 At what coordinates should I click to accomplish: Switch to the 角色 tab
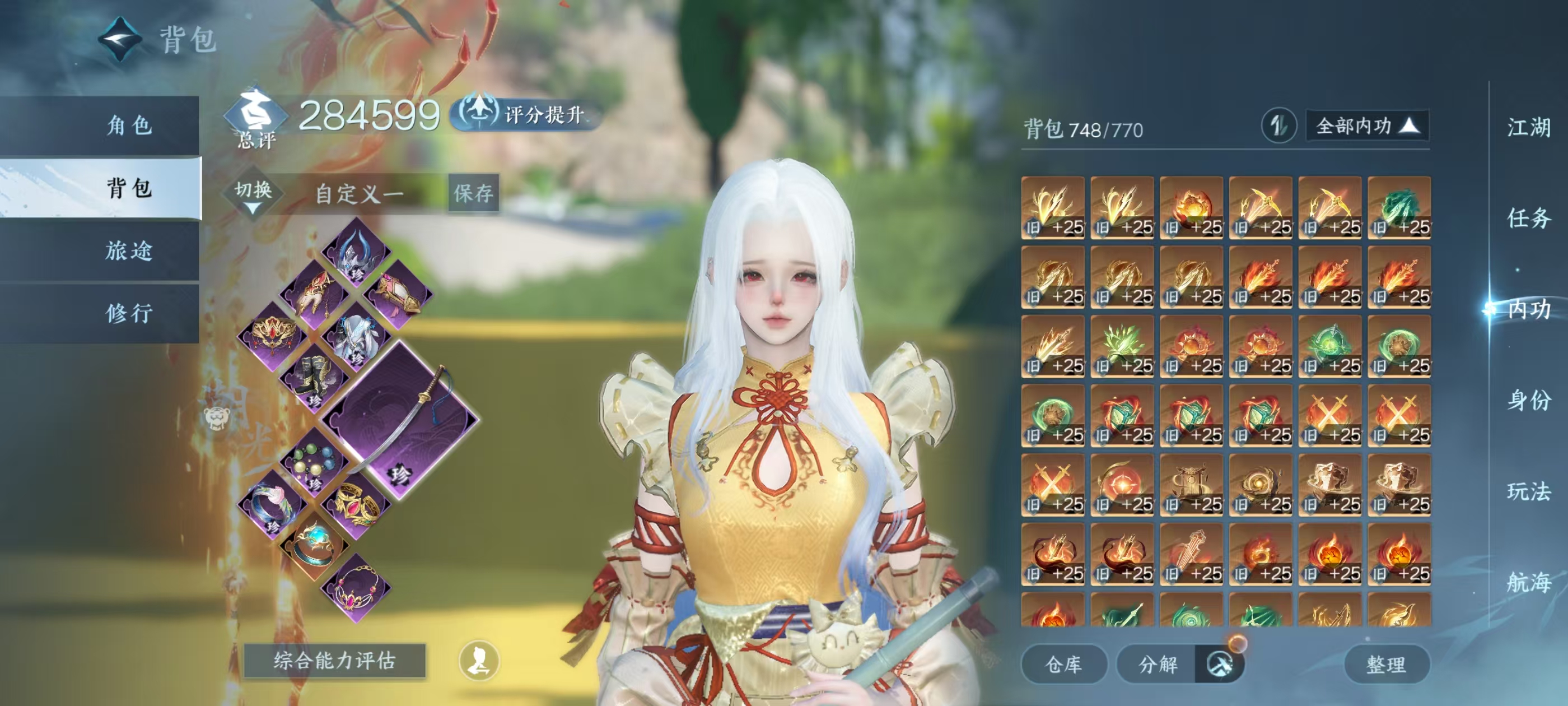click(128, 126)
